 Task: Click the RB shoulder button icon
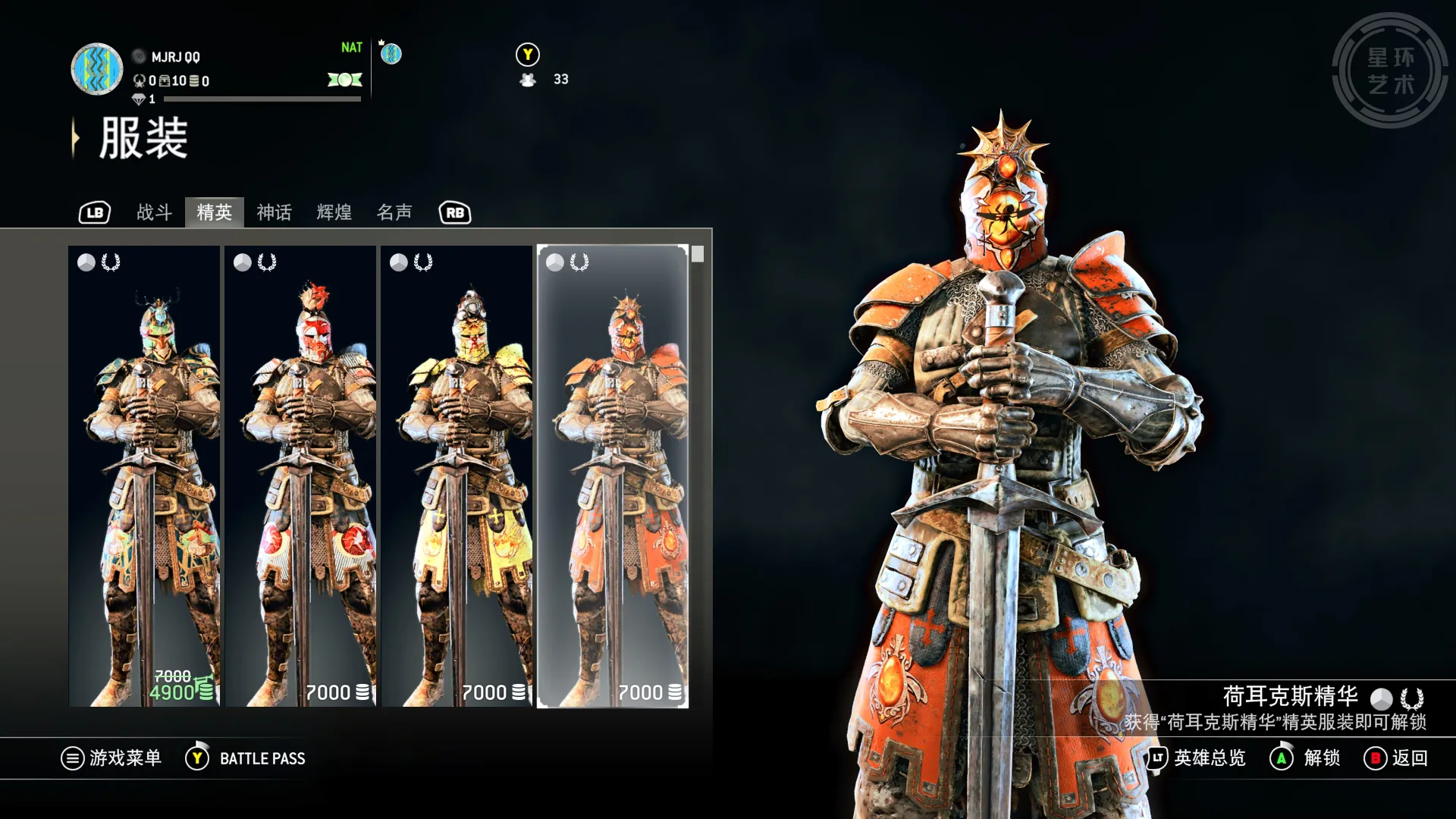point(453,213)
